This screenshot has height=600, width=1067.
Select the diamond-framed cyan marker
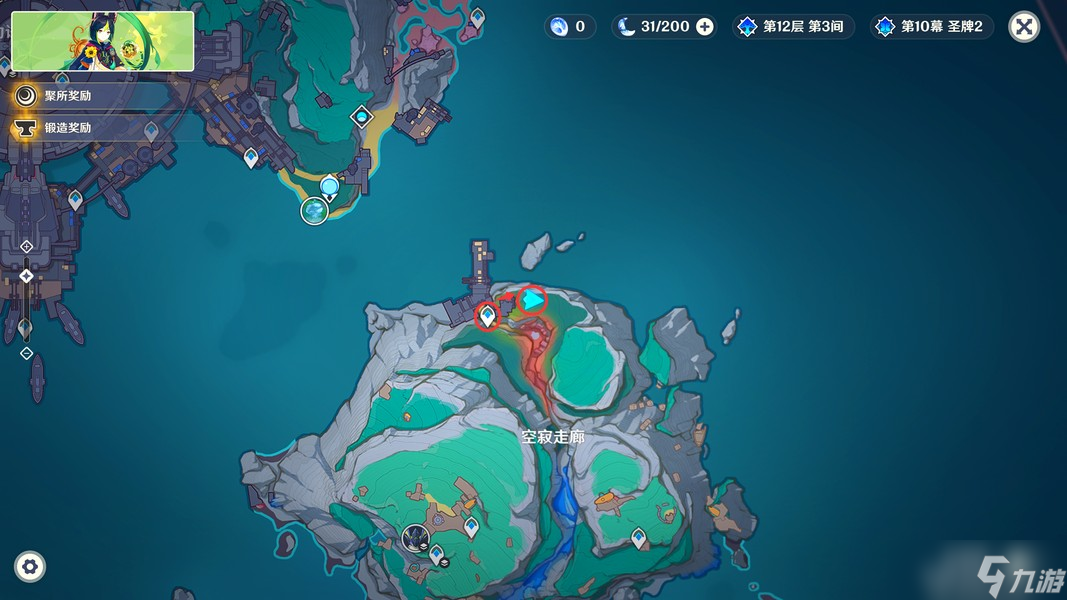[362, 118]
